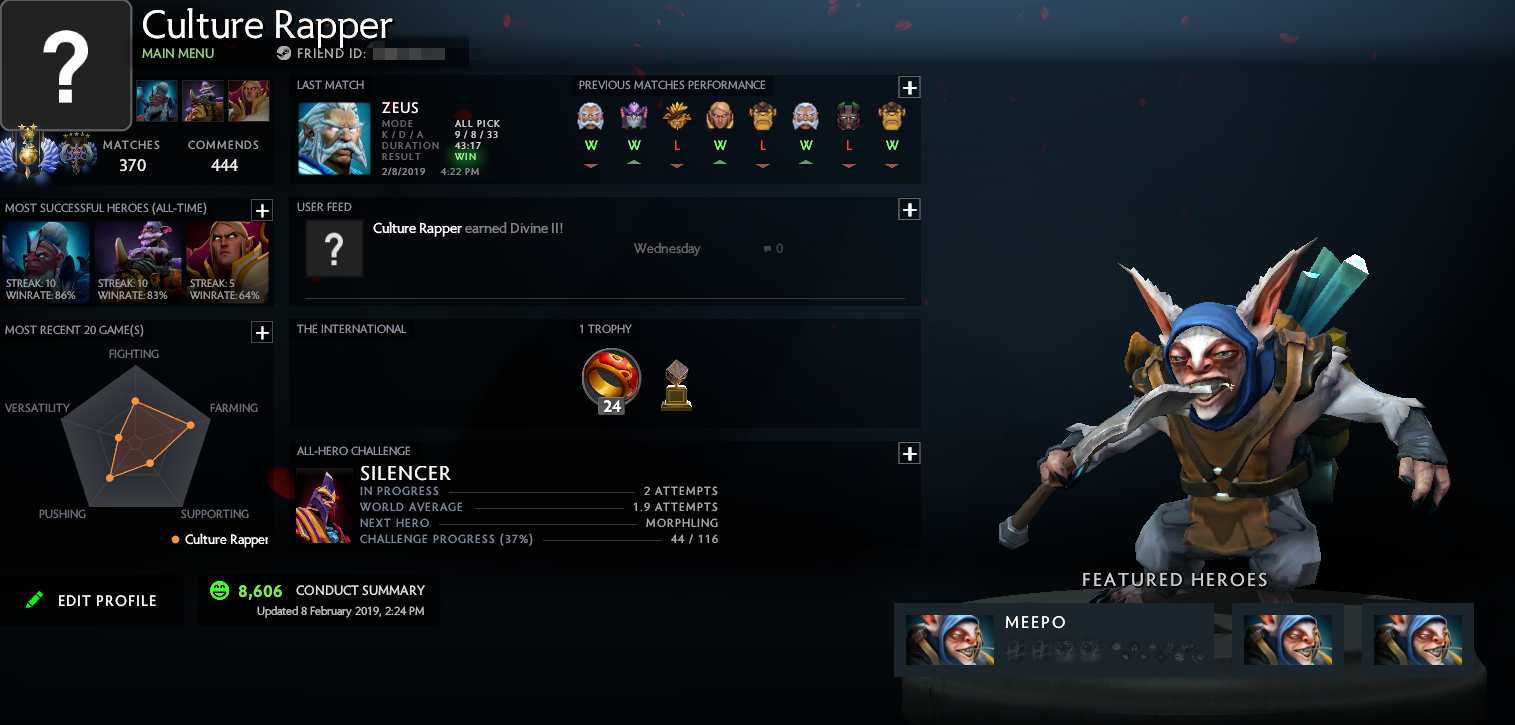
Task: Click the Puck hero icon in match history row
Action: [x=634, y=117]
